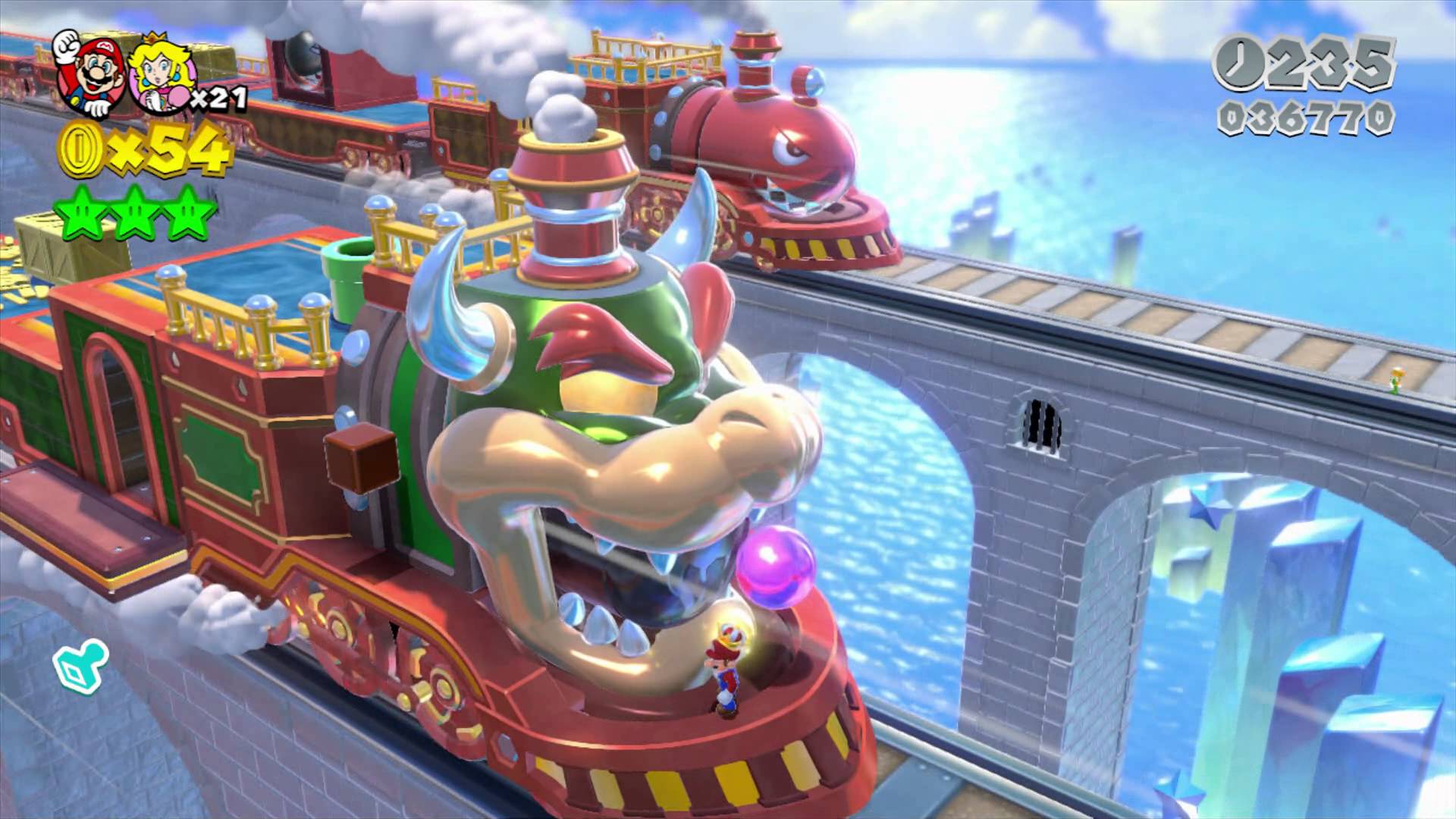The height and width of the screenshot is (819, 1456).
Task: Click the timer showing 0235
Action: click(x=1335, y=67)
